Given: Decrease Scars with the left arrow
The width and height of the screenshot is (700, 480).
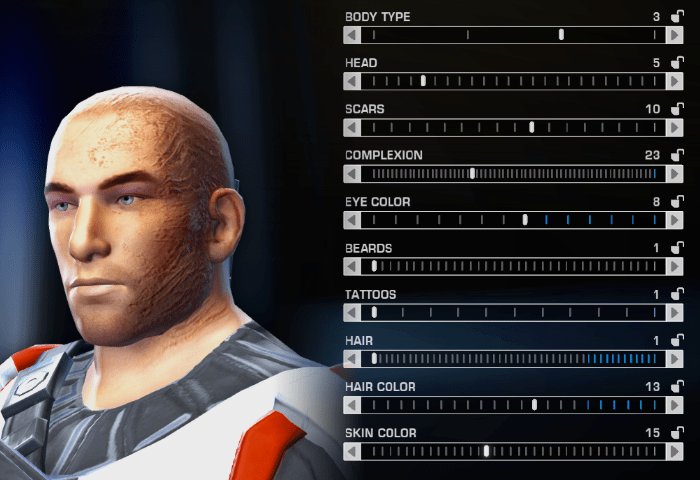Looking at the screenshot, I should (x=351, y=127).
